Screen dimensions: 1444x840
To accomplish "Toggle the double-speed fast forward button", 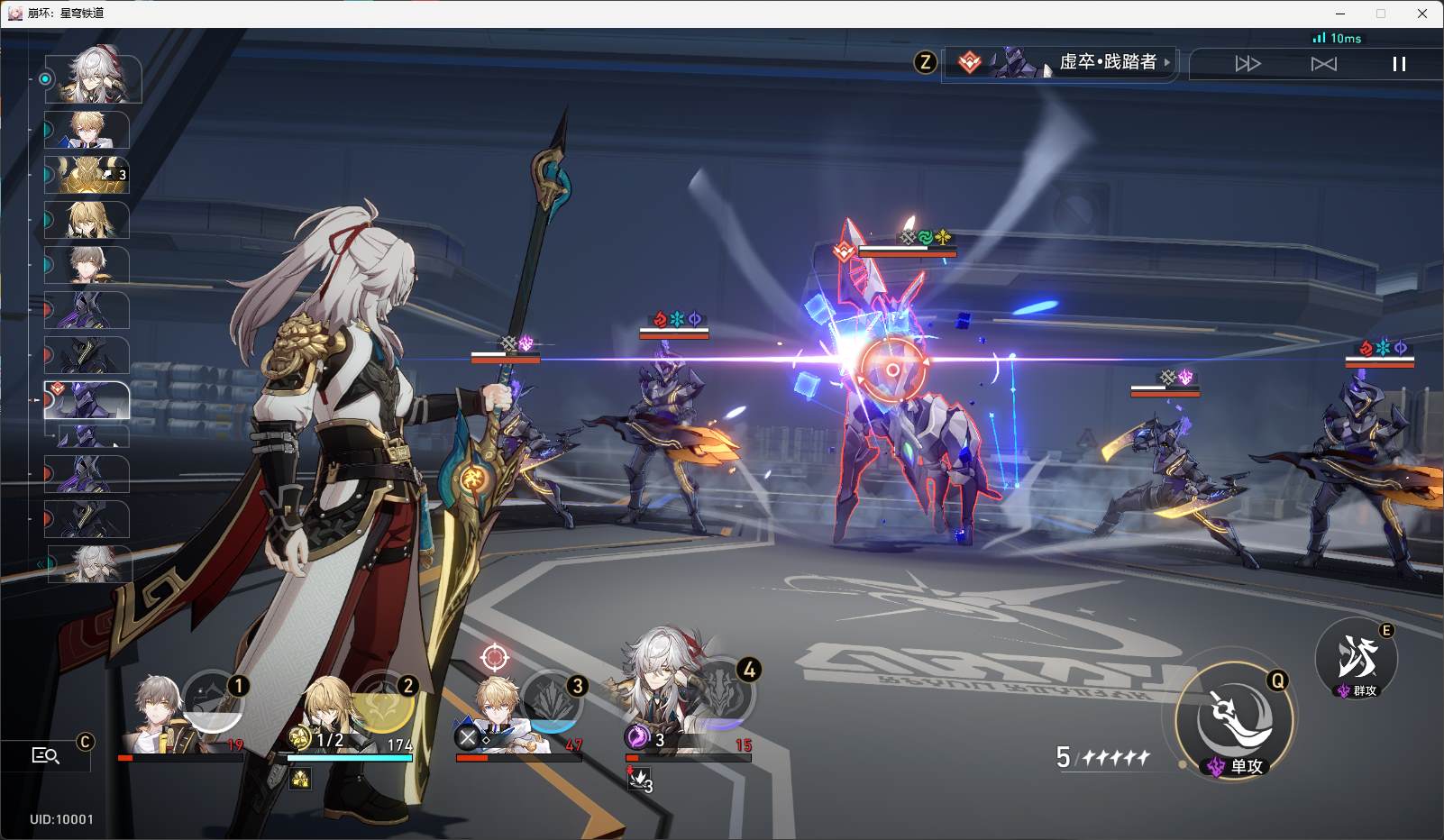I will tap(1248, 64).
